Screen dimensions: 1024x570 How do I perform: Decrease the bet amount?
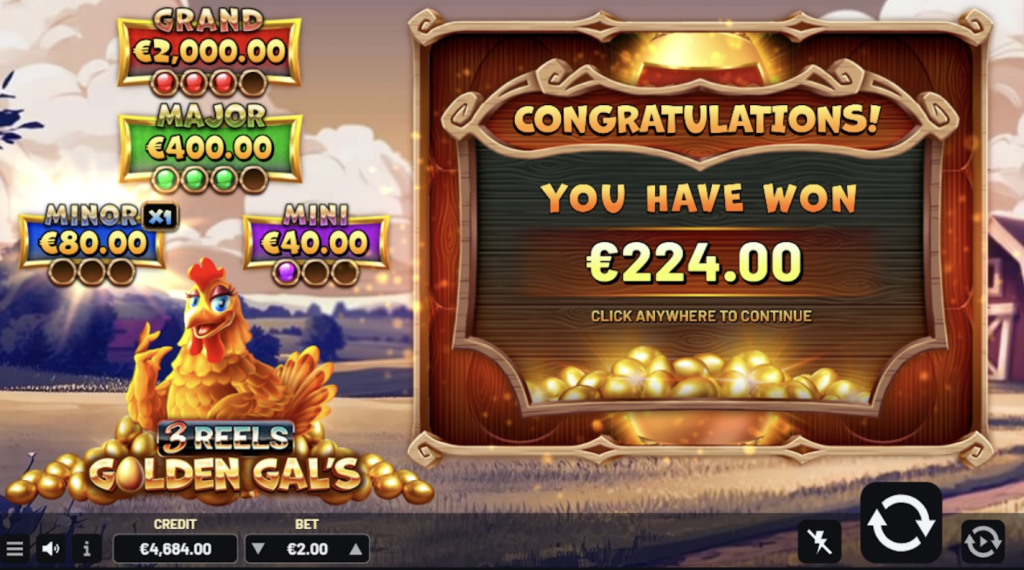coord(258,548)
